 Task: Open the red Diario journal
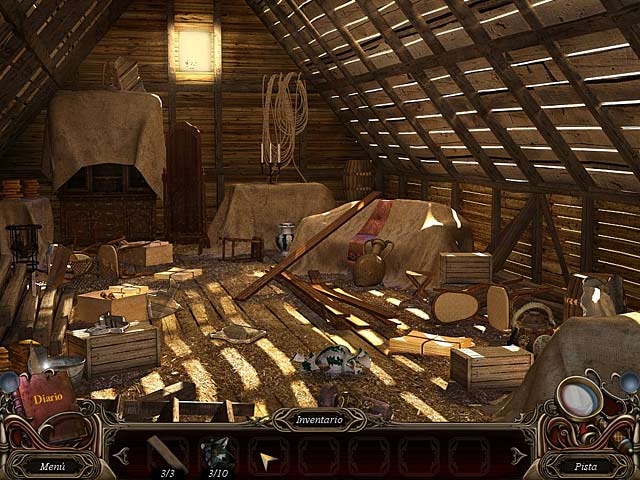point(47,398)
